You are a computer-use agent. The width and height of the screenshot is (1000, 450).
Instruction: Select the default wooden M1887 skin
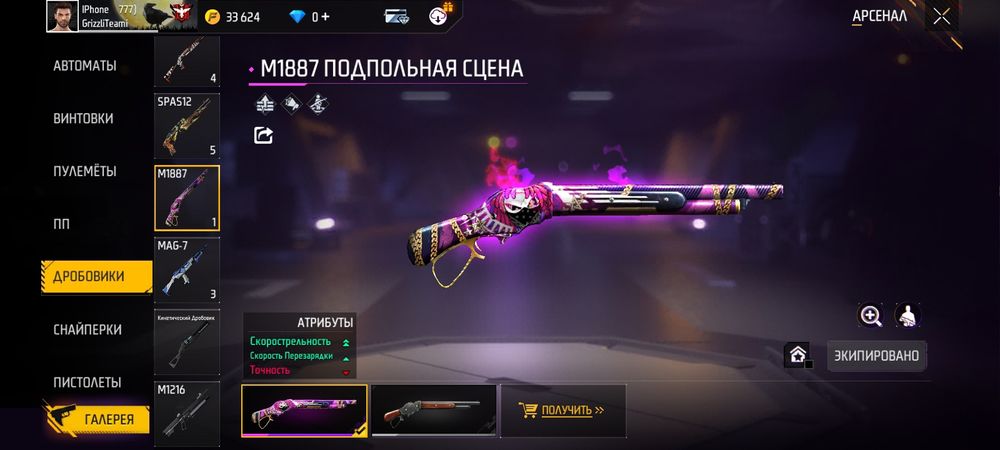point(433,411)
